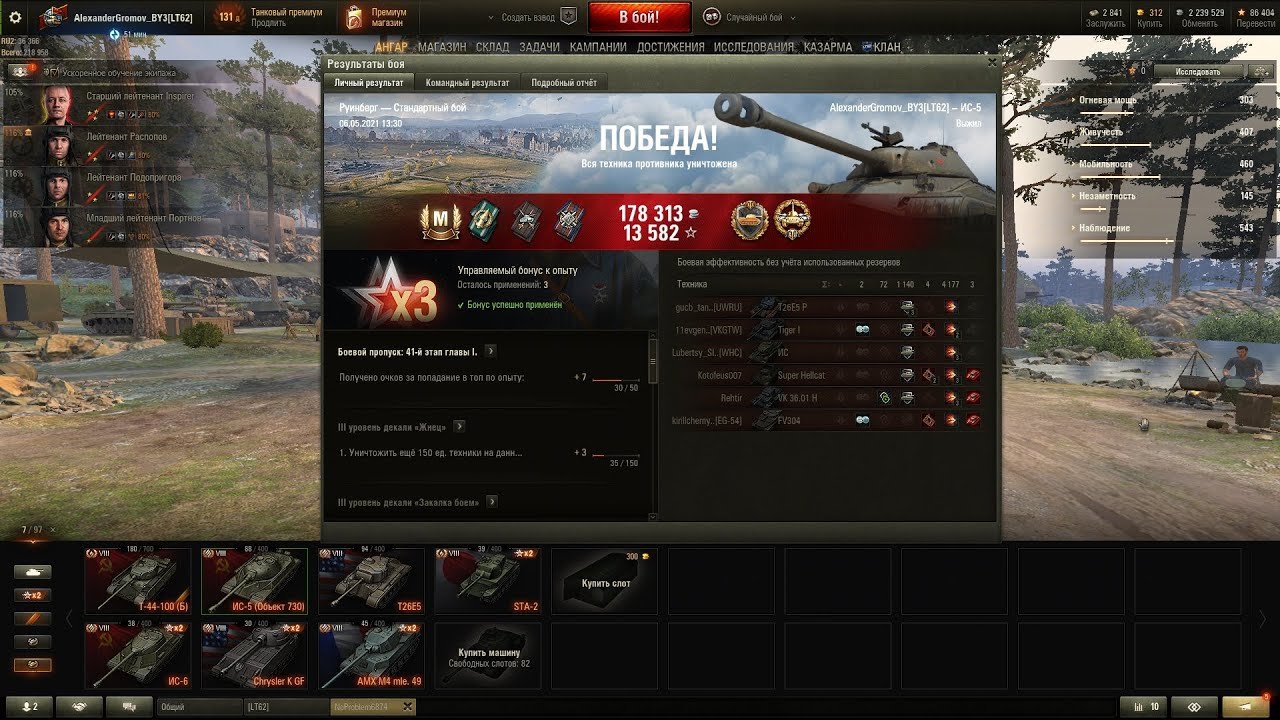Click the red «В бой!» battle button
The height and width of the screenshot is (720, 1280).
[639, 17]
